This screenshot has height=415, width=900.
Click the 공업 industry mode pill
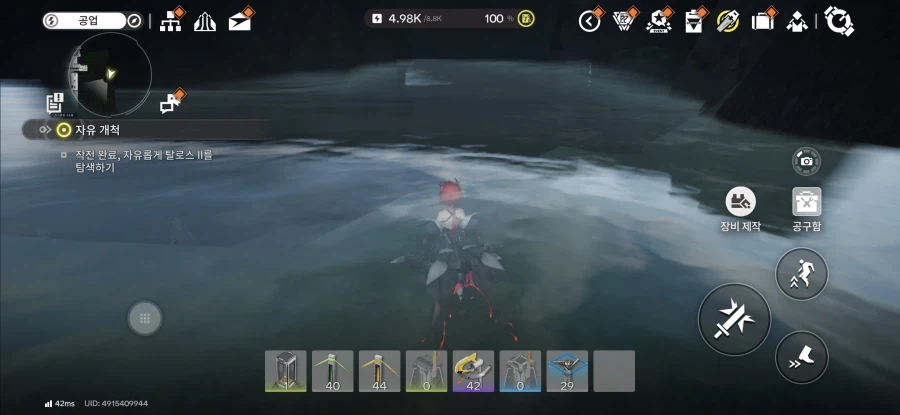92,20
